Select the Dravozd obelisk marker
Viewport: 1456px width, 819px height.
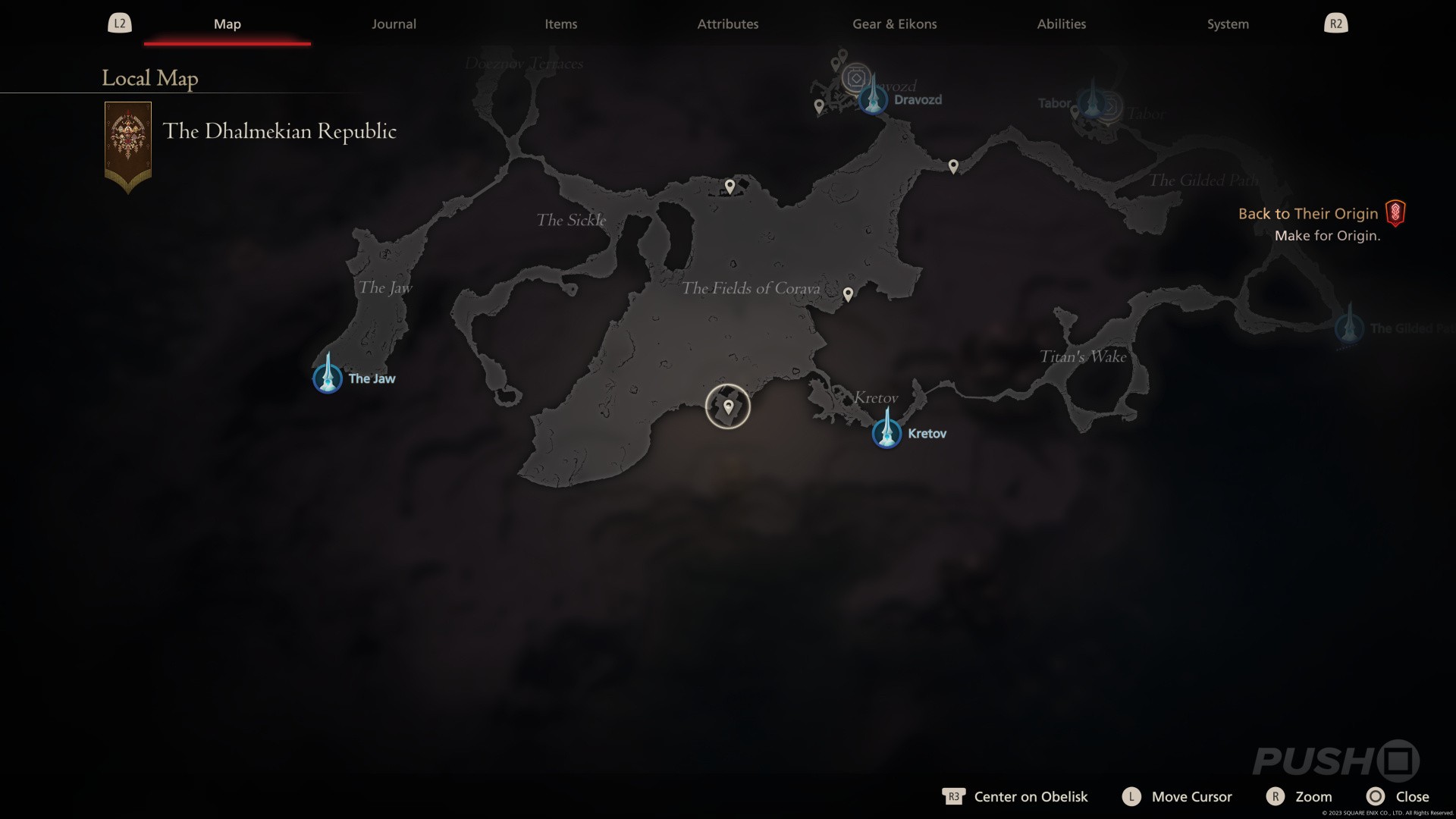(x=873, y=97)
